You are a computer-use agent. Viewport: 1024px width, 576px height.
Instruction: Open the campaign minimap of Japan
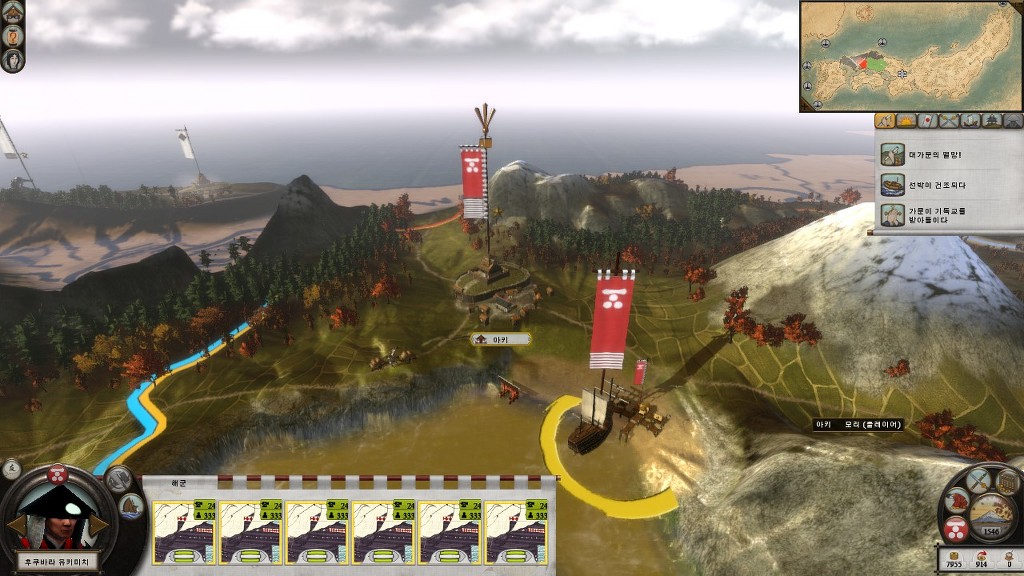point(910,56)
